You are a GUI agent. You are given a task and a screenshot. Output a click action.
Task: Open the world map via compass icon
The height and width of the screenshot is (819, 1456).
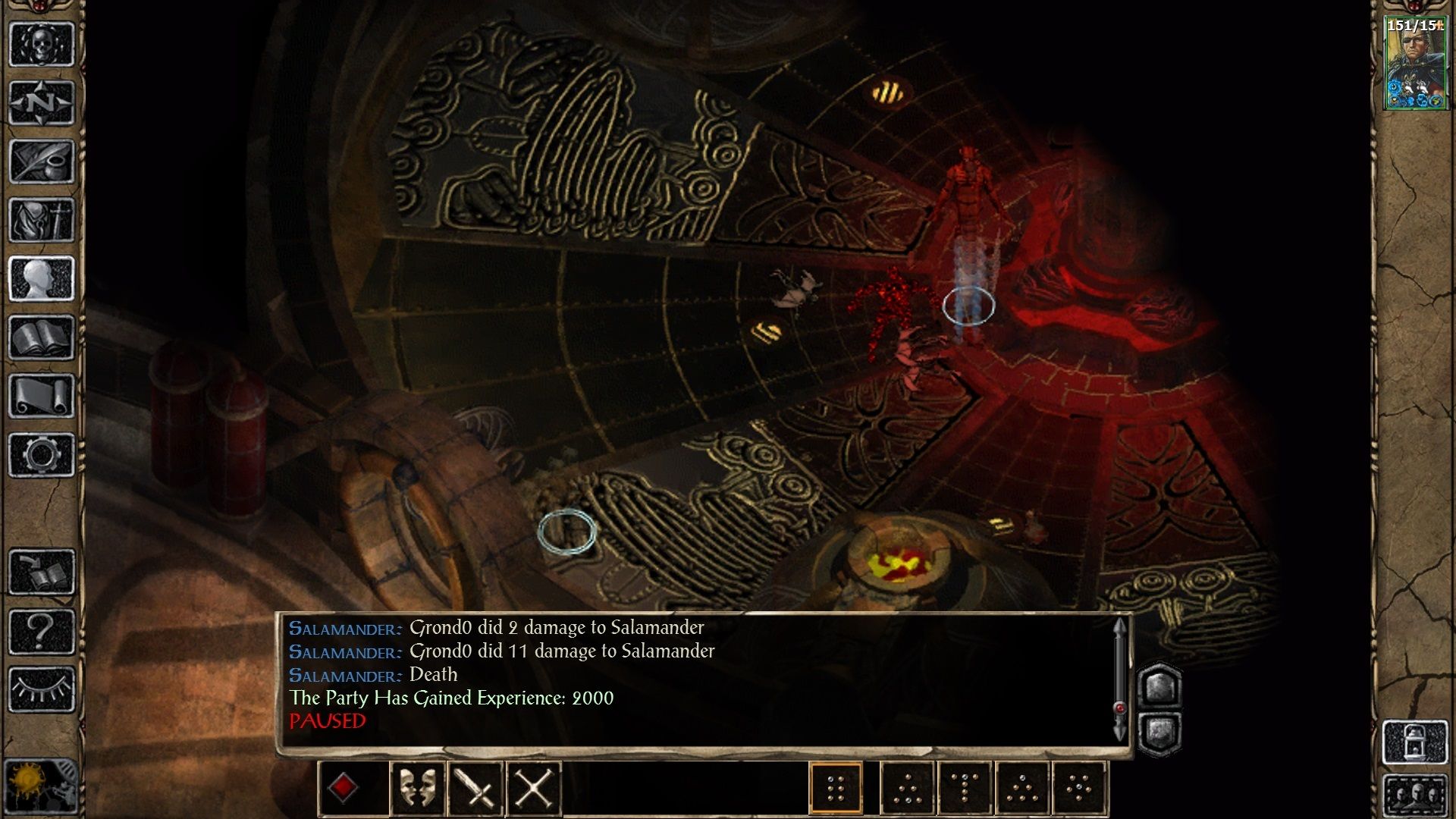42,102
